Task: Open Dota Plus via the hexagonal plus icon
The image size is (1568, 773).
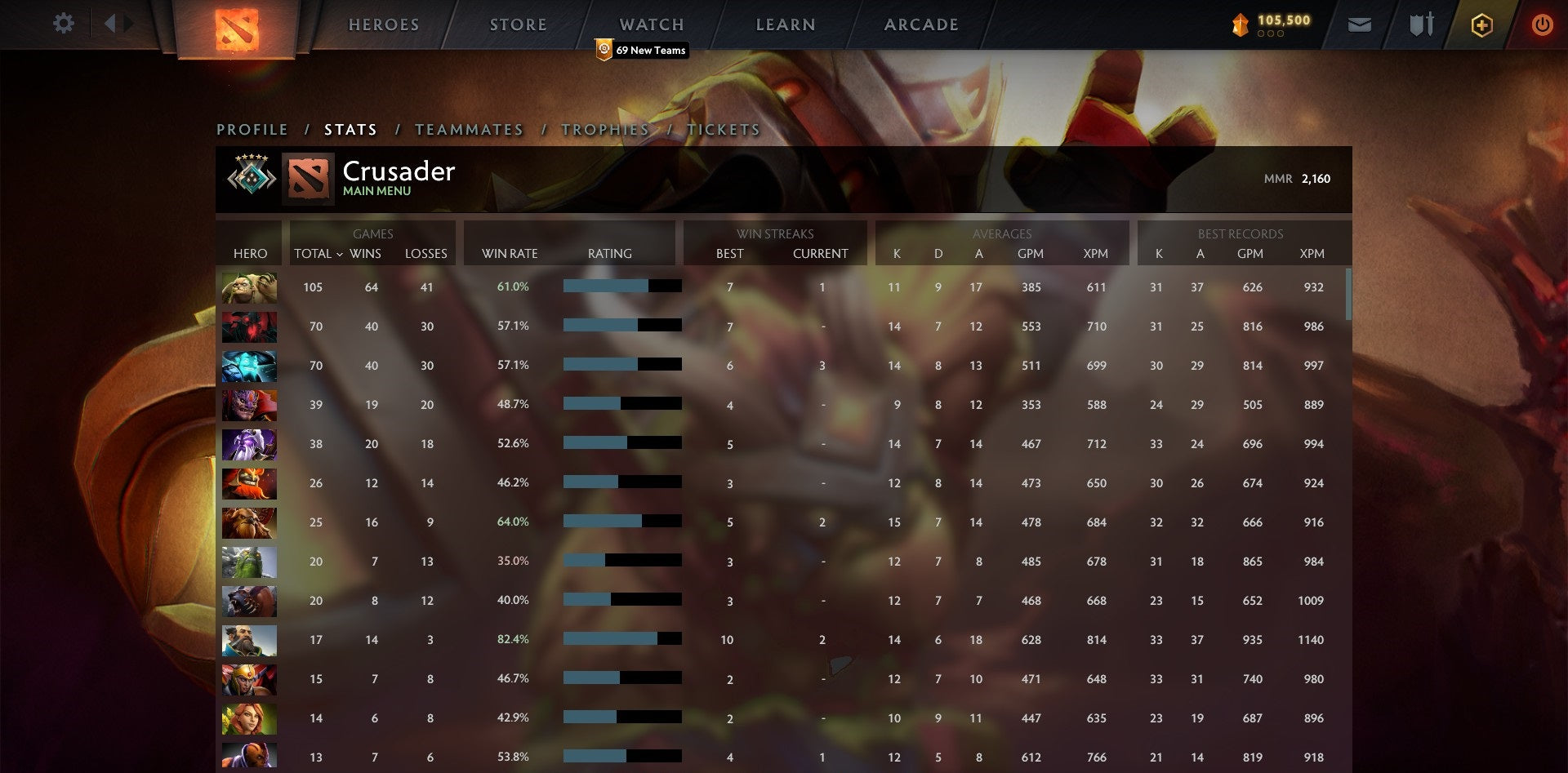Action: click(x=1482, y=24)
